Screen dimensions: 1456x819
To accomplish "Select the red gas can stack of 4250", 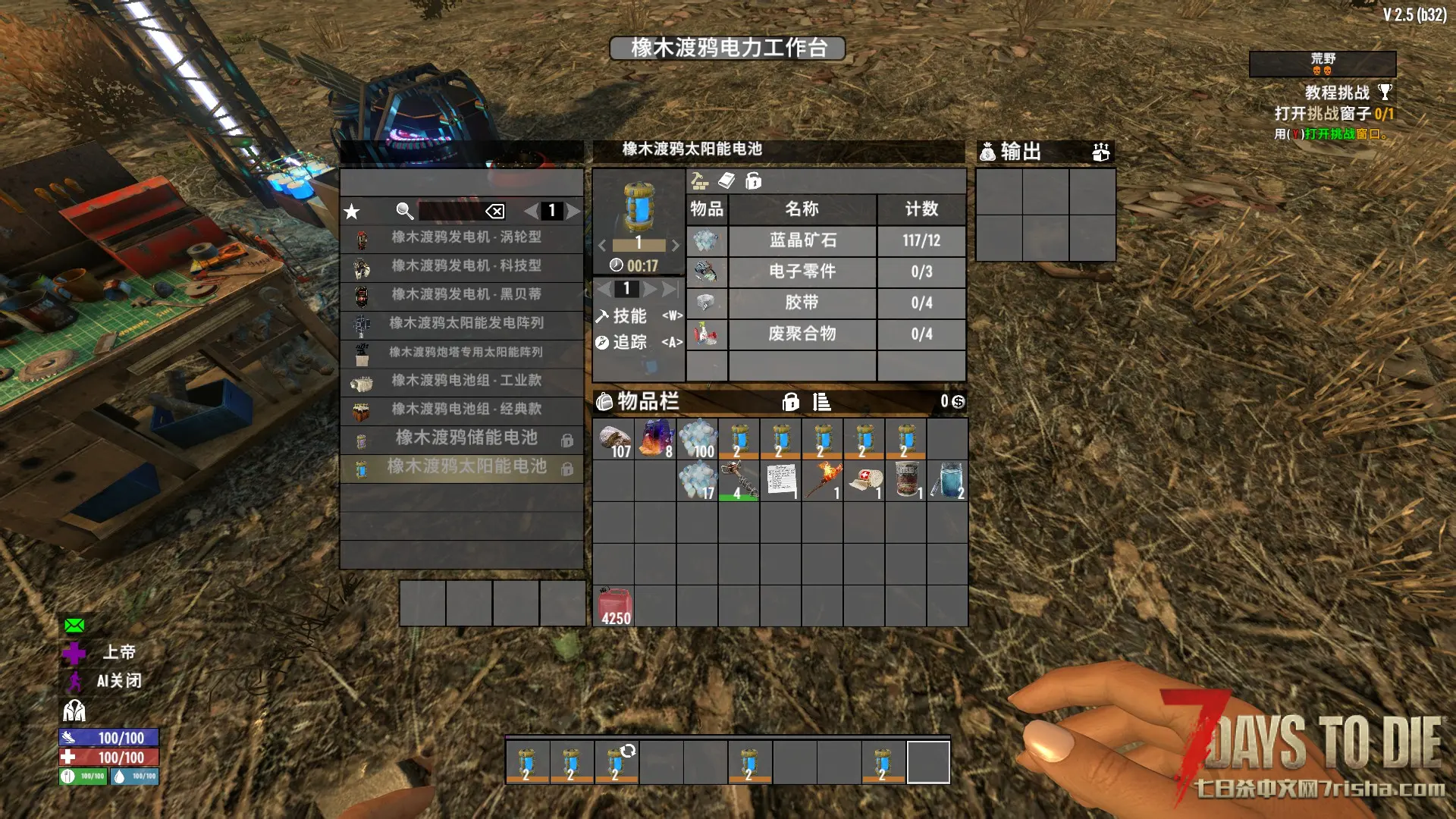I will tap(614, 606).
